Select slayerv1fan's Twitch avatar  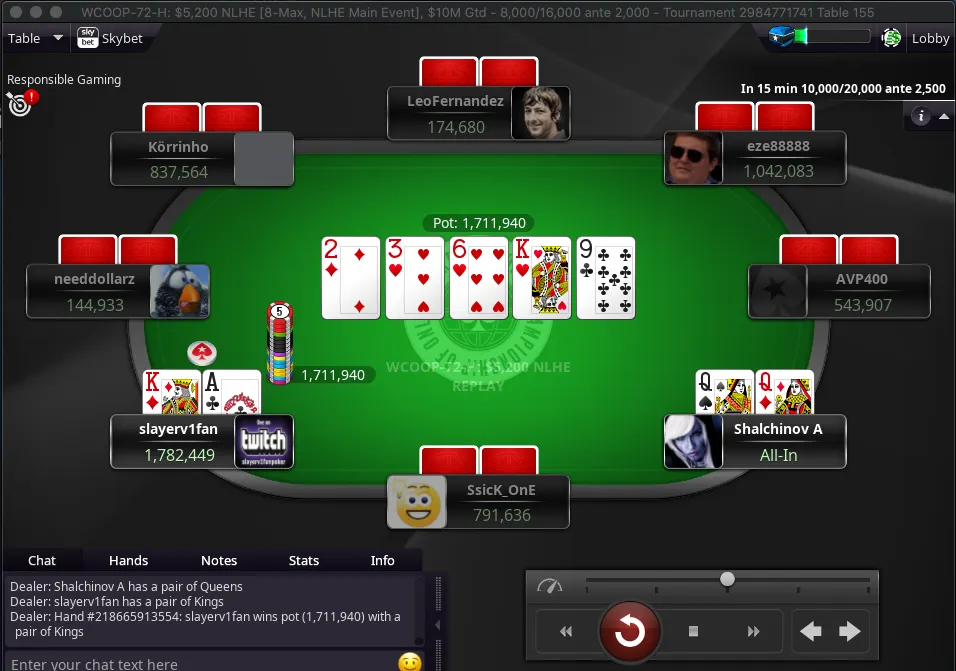[264, 441]
